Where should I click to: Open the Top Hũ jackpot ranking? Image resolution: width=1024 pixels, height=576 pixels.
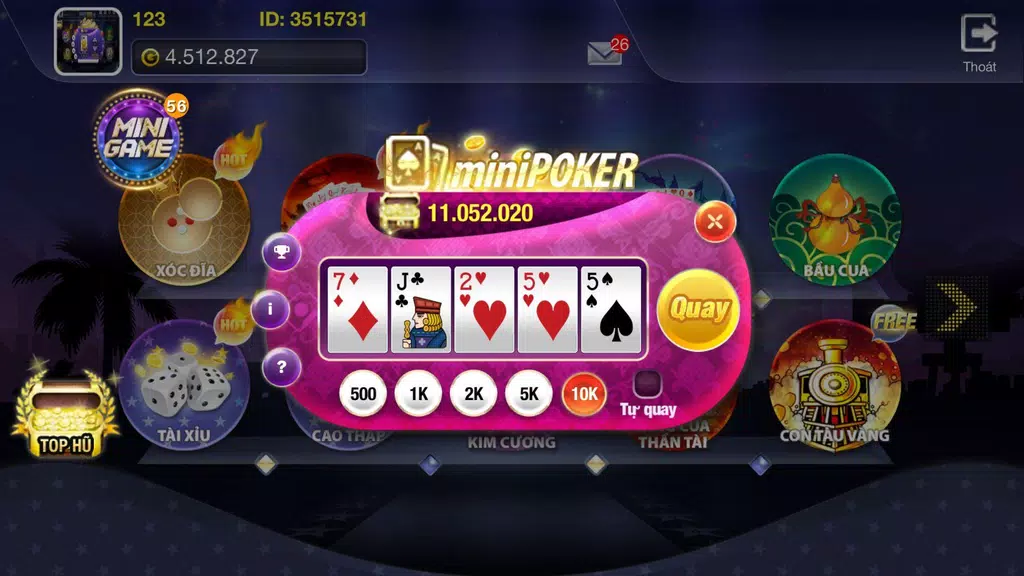coord(66,412)
